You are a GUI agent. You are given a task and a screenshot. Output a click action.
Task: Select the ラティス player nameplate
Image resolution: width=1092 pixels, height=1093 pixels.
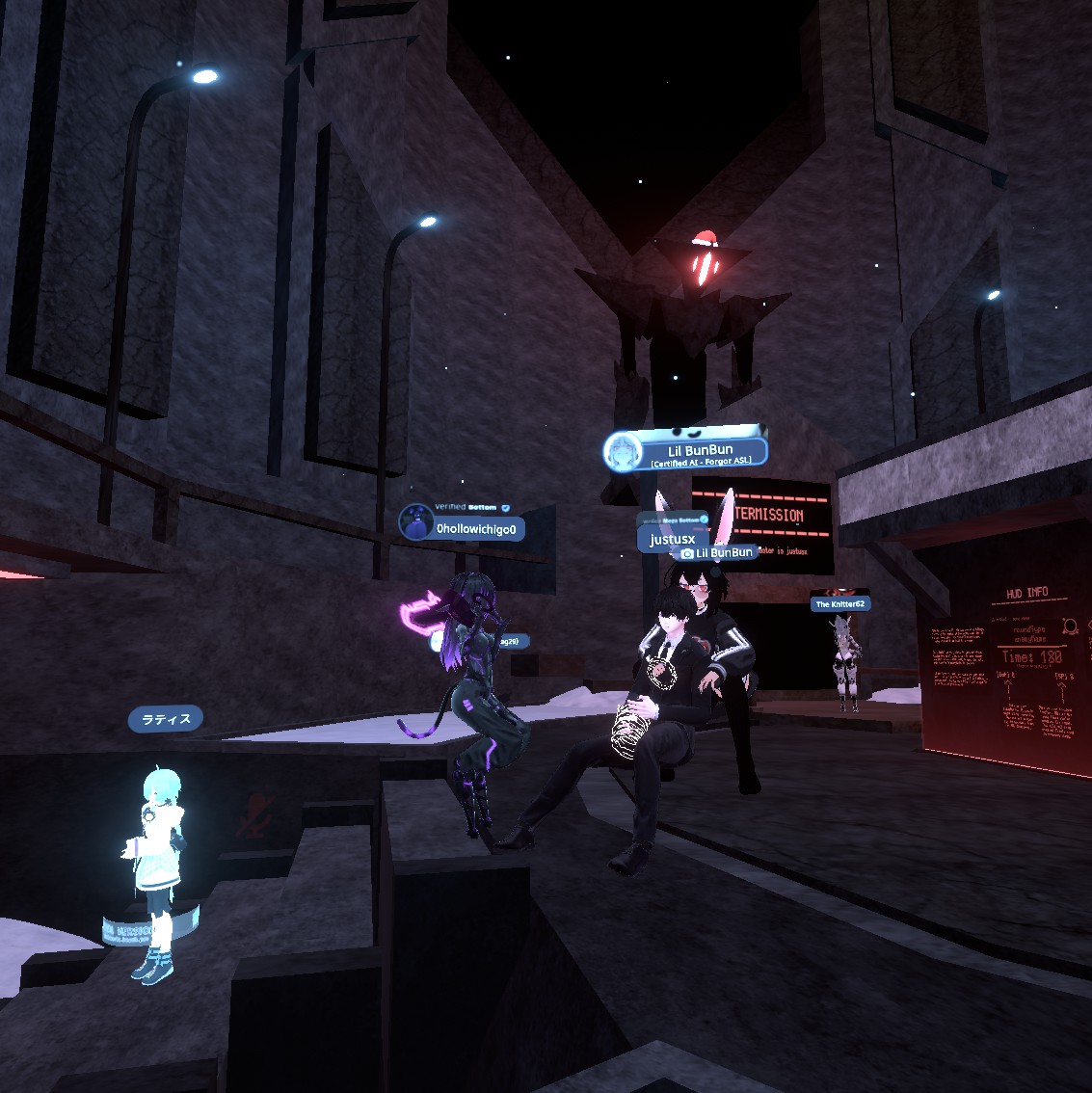(x=166, y=719)
